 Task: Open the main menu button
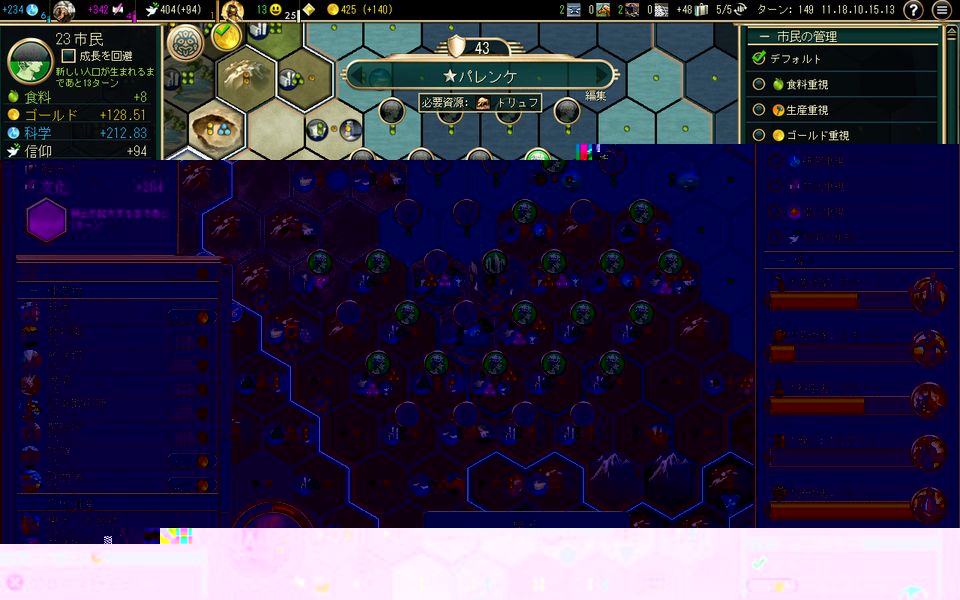click(942, 10)
